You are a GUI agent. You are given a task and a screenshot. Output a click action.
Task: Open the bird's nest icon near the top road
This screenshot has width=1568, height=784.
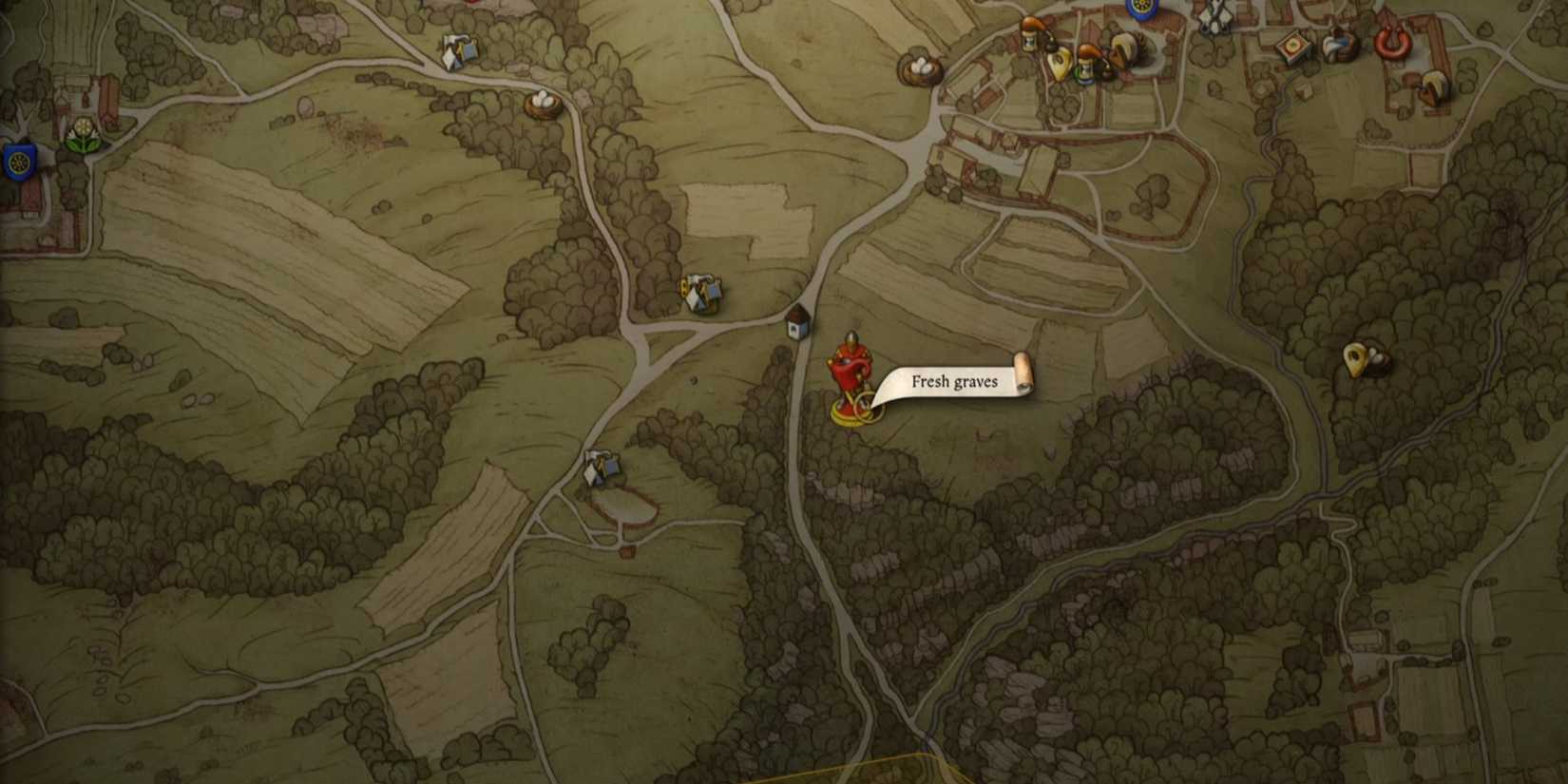coord(920,67)
